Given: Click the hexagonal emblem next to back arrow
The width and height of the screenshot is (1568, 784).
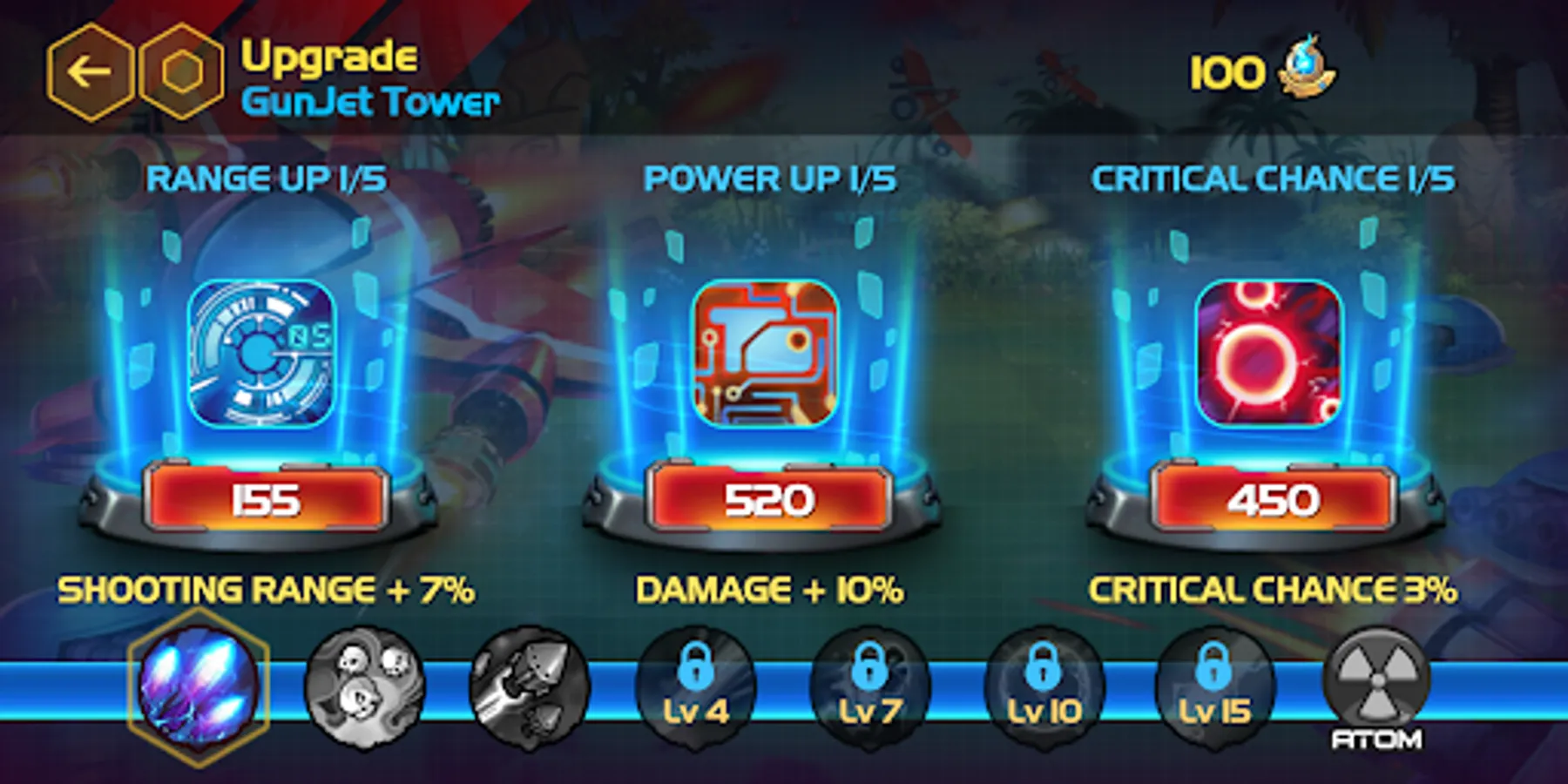Looking at the screenshot, I should click(180, 70).
